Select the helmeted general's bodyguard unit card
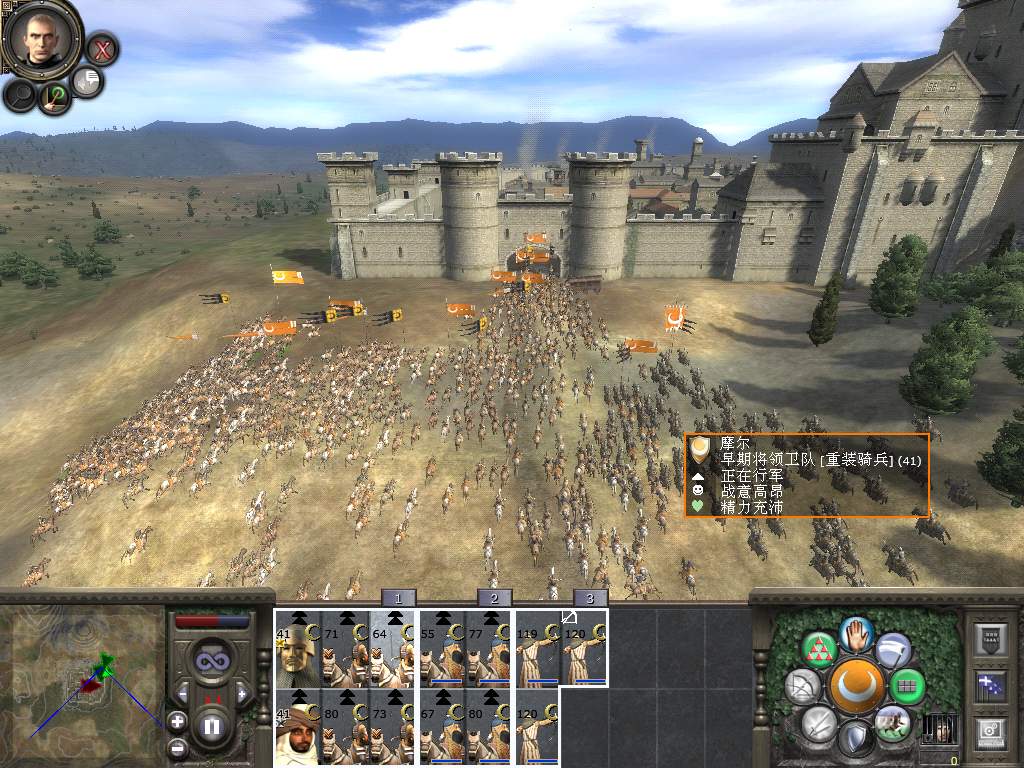Image resolution: width=1024 pixels, height=768 pixels. (x=297, y=647)
